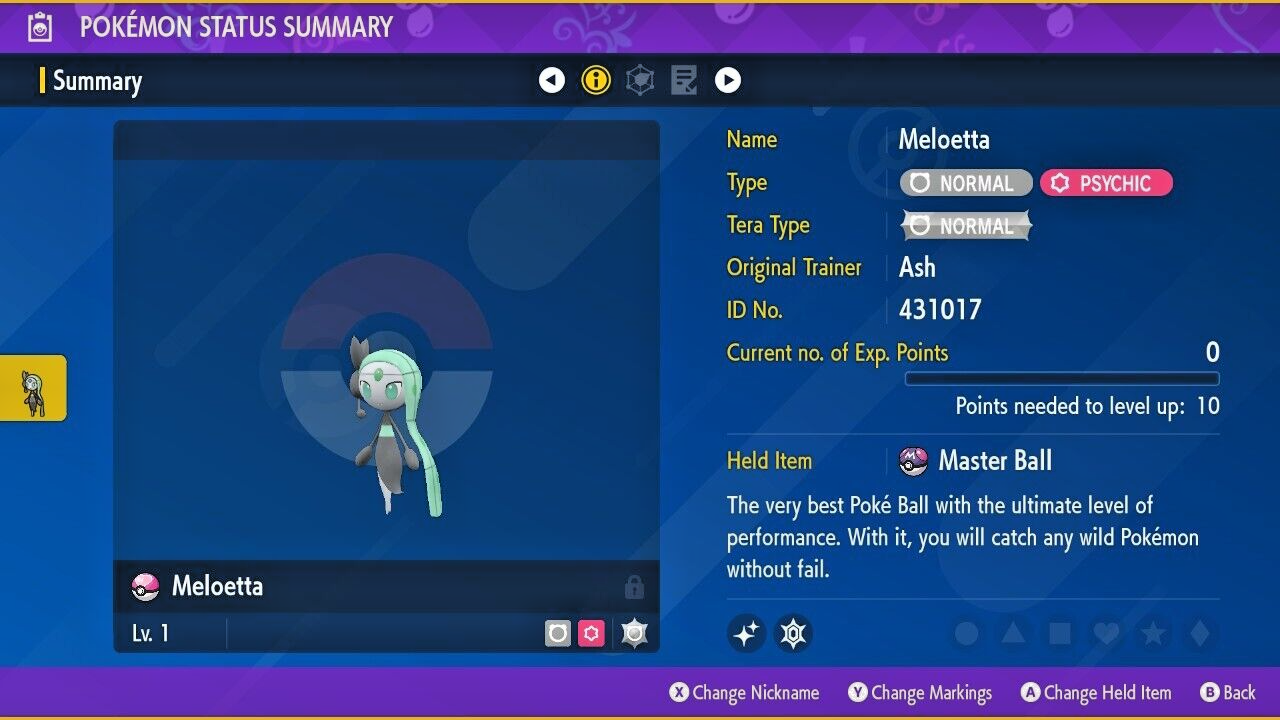Click the lock icon on the portrait card
1280x720 pixels.
point(633,587)
